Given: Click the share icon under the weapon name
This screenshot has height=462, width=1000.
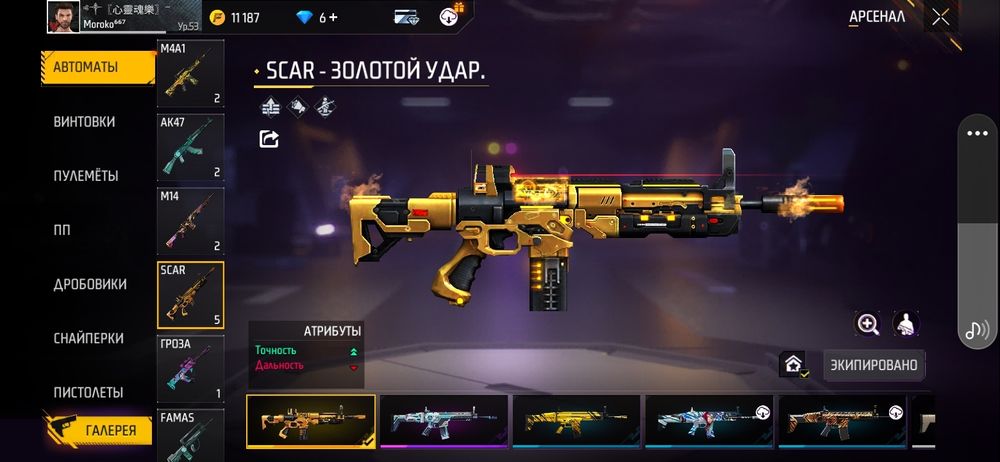Looking at the screenshot, I should pyautogui.click(x=269, y=139).
